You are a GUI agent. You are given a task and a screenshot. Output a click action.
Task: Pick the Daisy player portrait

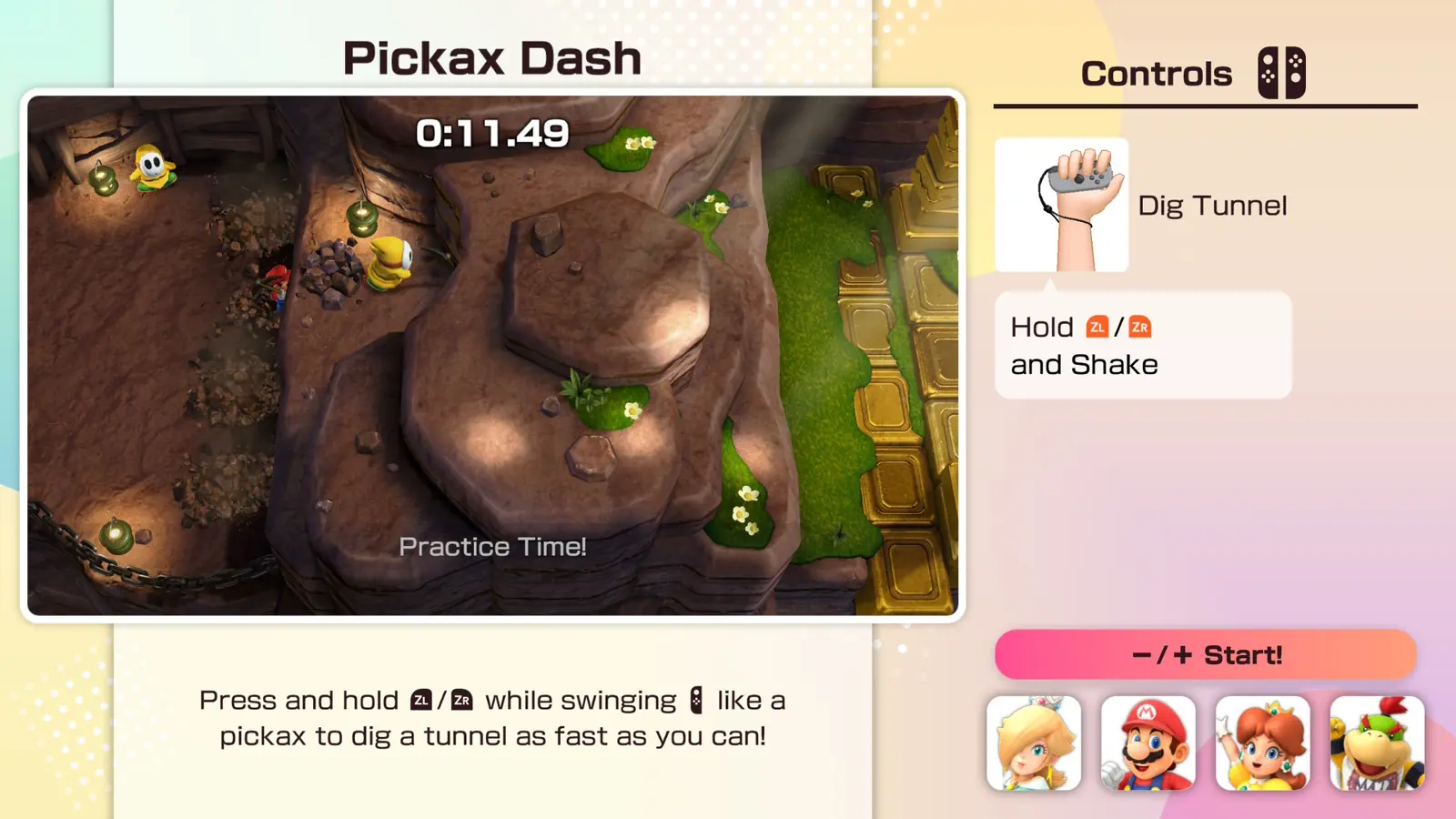click(1262, 743)
